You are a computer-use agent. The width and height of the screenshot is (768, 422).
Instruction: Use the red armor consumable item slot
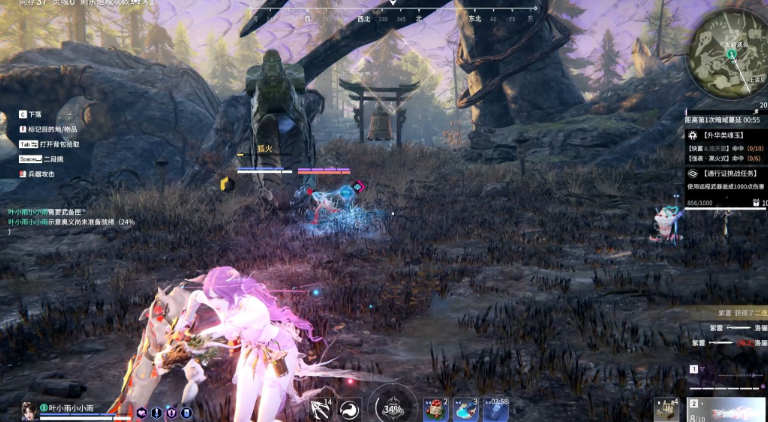click(436, 408)
